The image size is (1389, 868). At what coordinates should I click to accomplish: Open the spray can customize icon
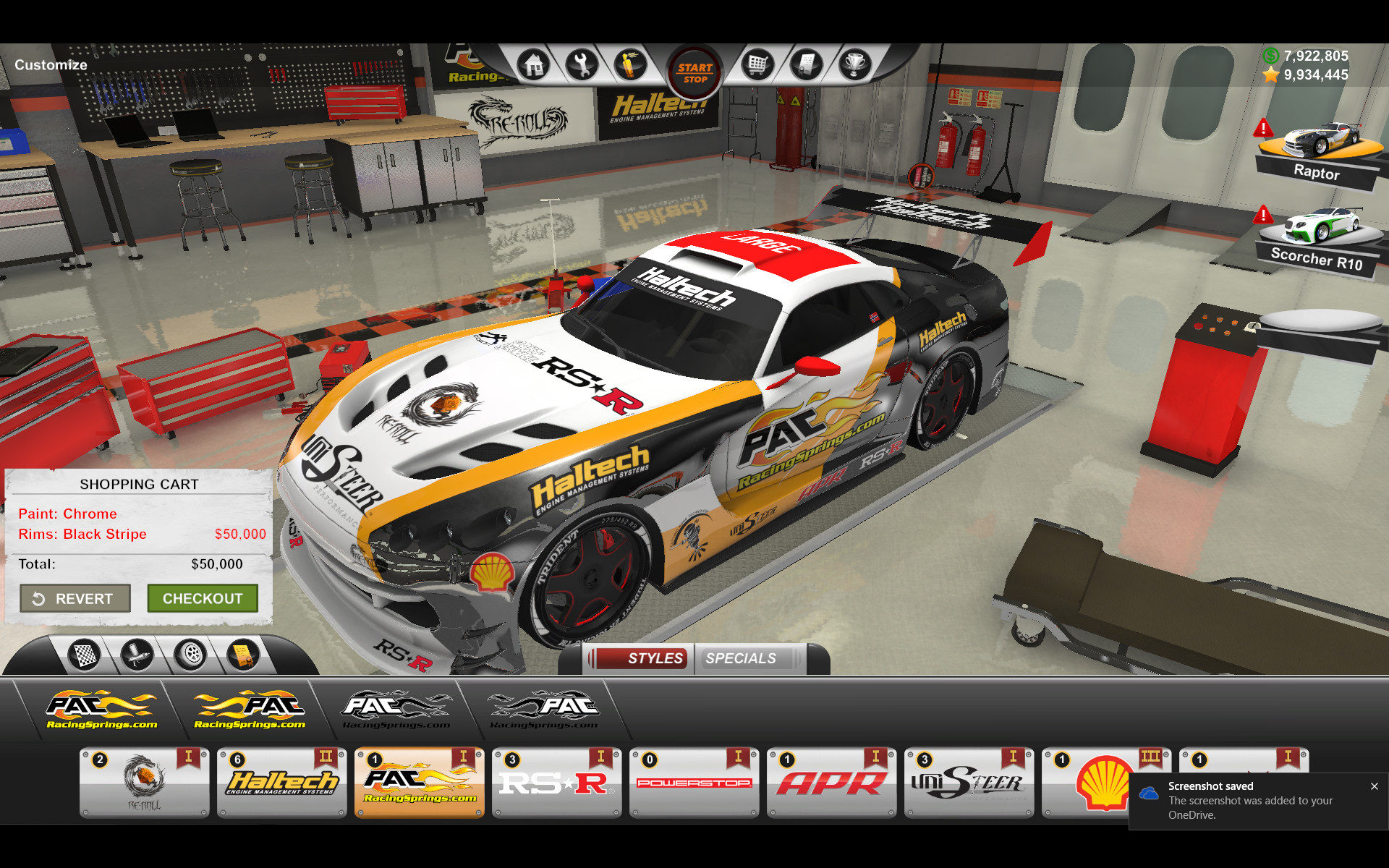[630, 64]
